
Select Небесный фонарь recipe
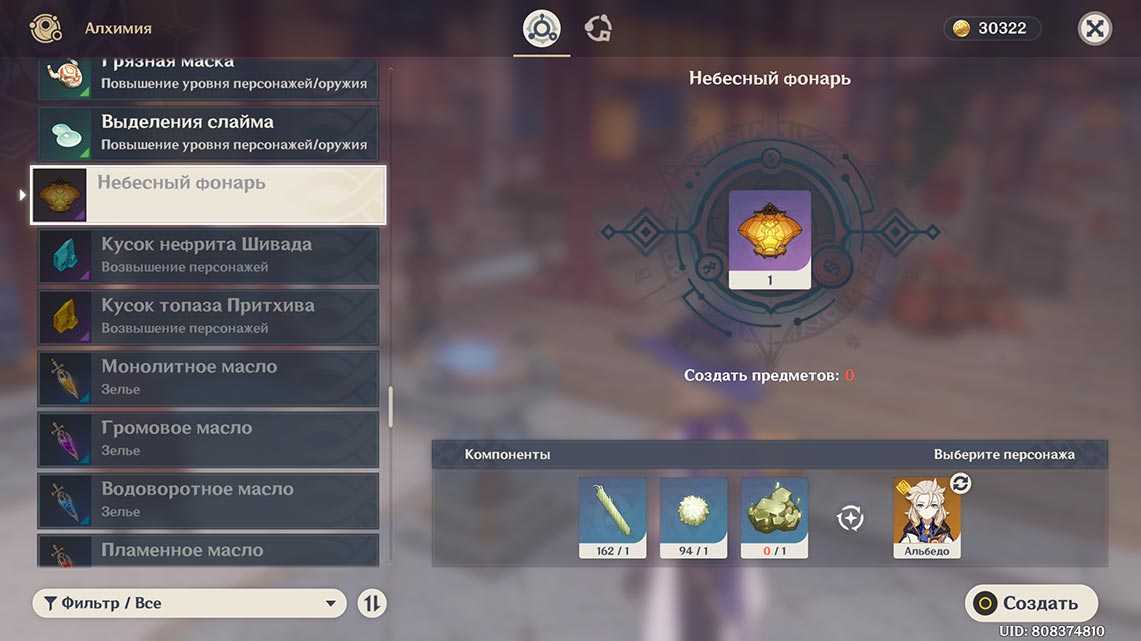click(208, 194)
